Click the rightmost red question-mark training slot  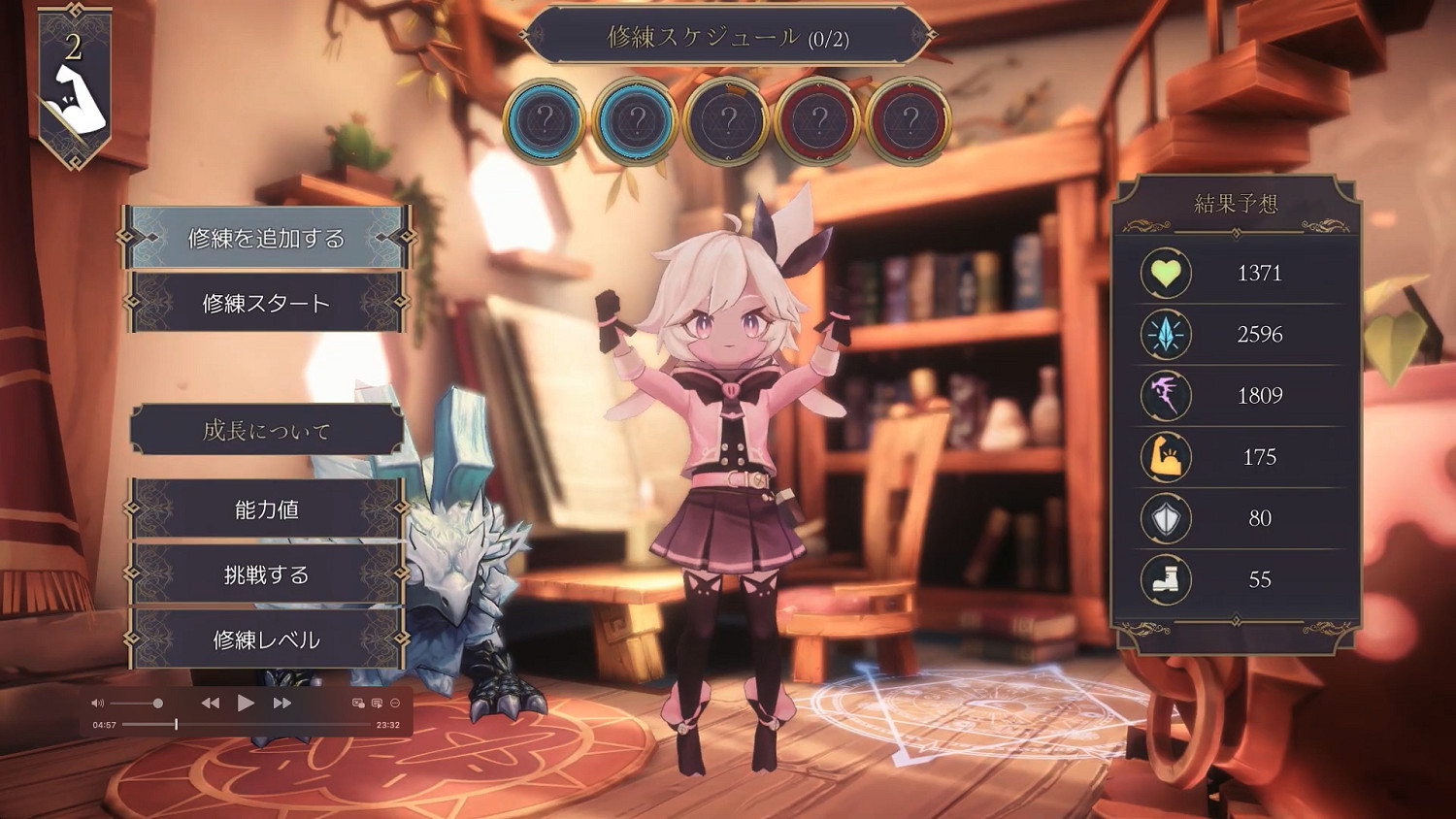pyautogui.click(x=909, y=122)
